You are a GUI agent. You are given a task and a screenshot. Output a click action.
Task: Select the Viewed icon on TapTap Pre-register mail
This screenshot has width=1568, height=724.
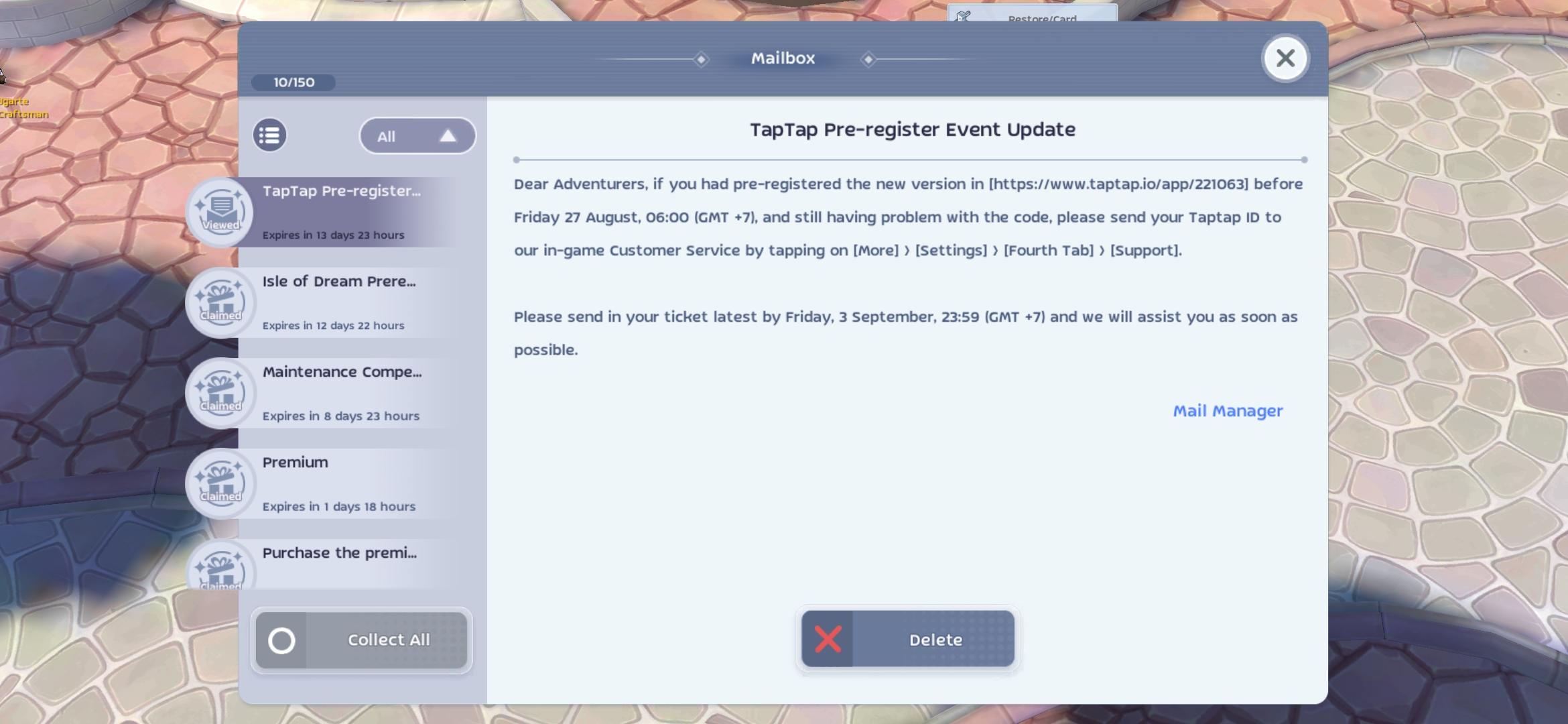click(221, 213)
